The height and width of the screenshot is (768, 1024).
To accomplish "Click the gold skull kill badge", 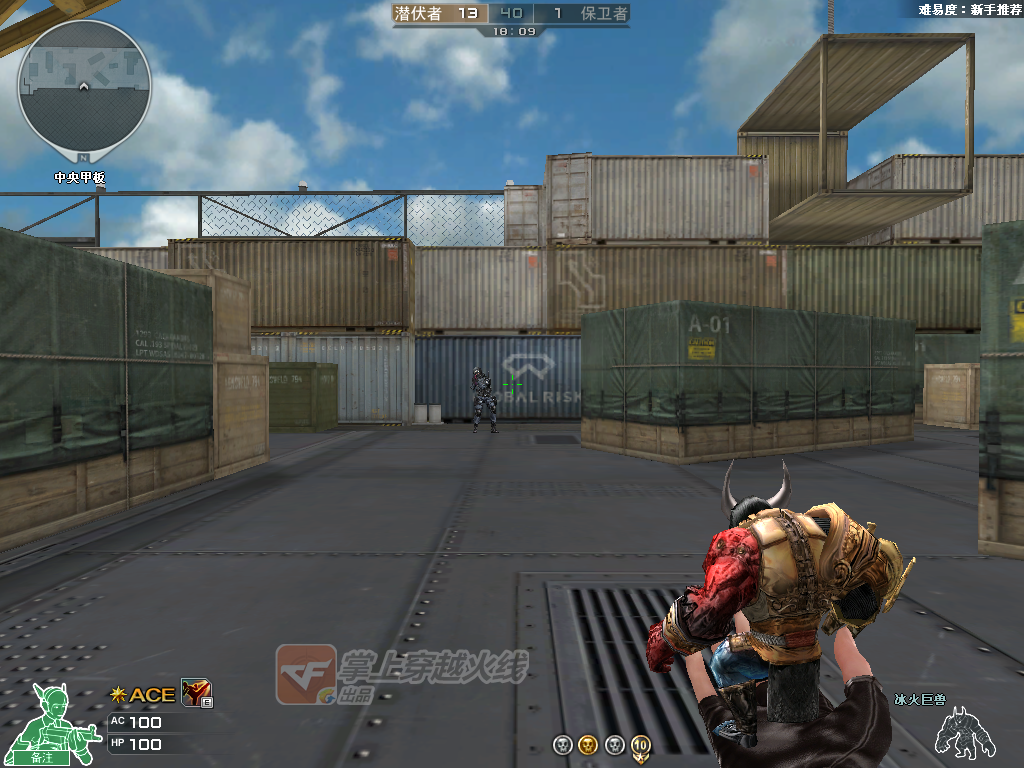I will coord(588,745).
